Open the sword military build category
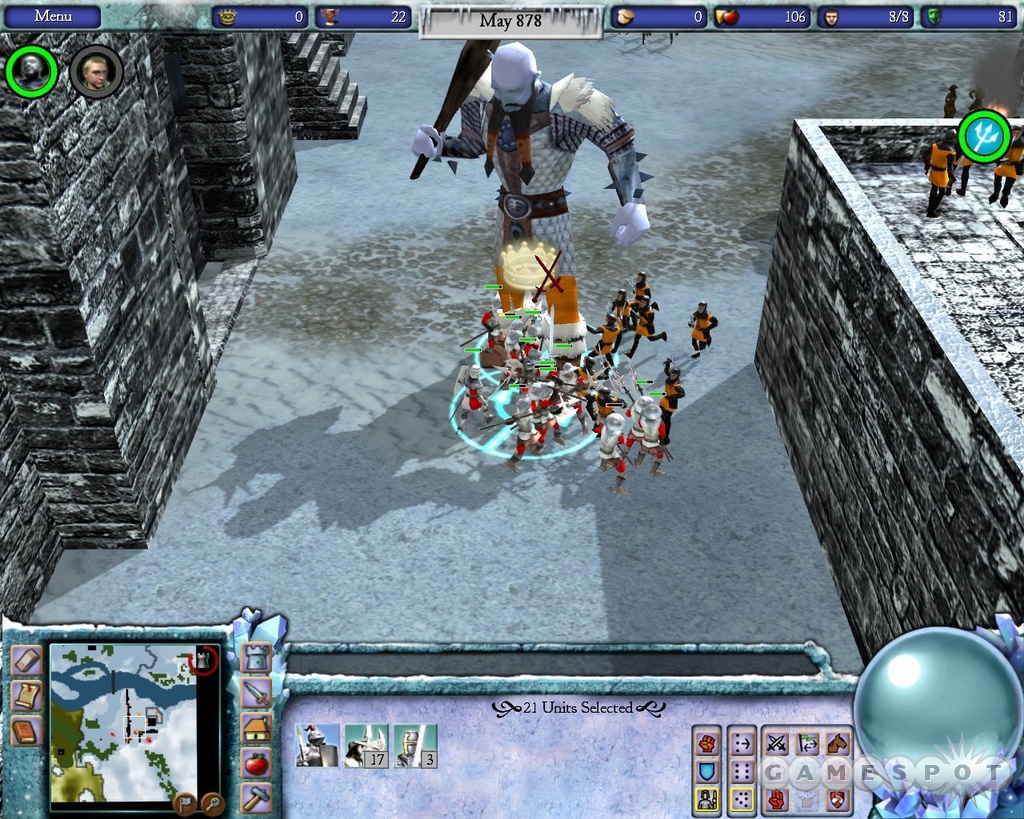This screenshot has height=819, width=1024. coord(256,692)
